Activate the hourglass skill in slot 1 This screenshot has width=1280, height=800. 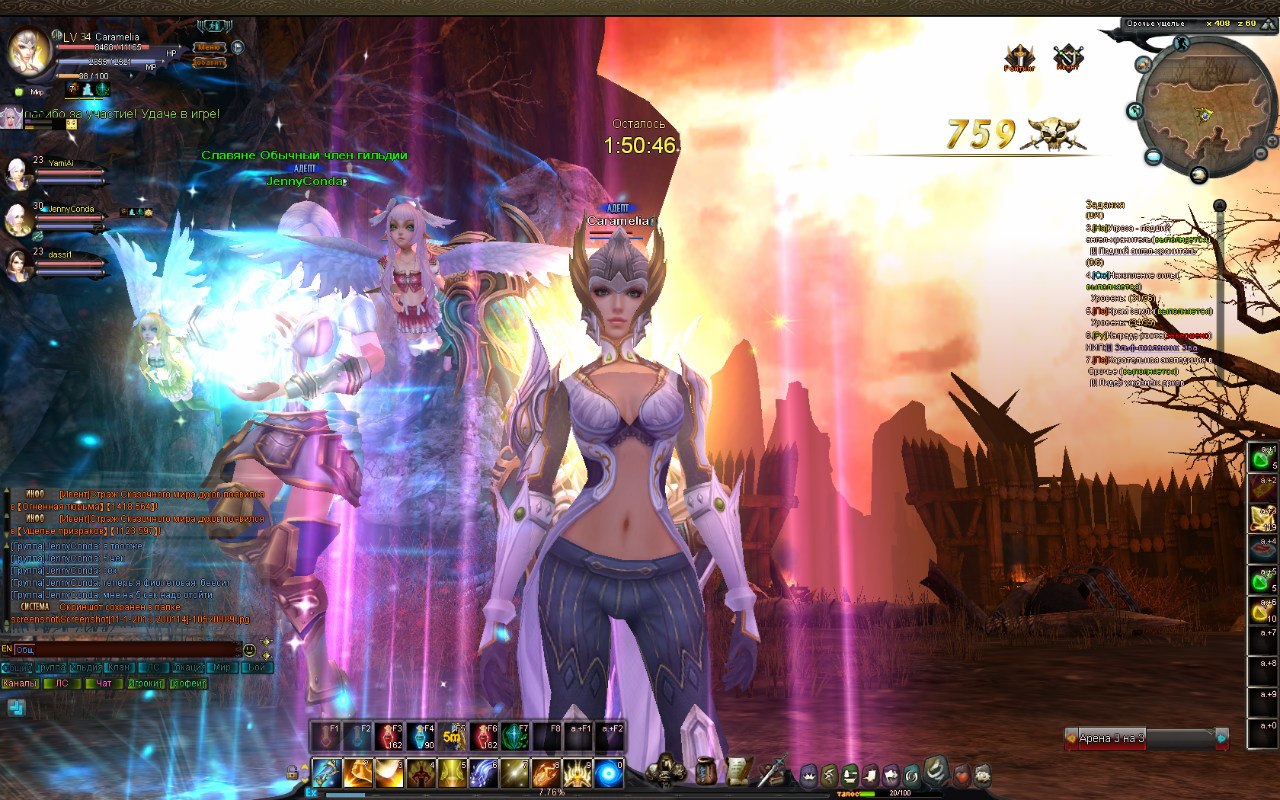point(327,773)
